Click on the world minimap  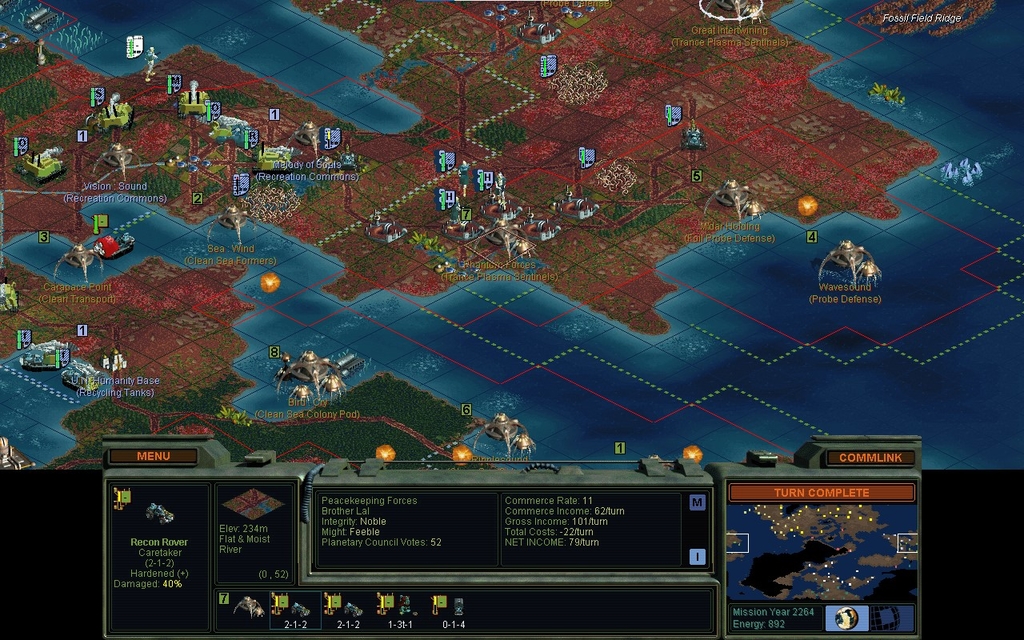point(821,551)
